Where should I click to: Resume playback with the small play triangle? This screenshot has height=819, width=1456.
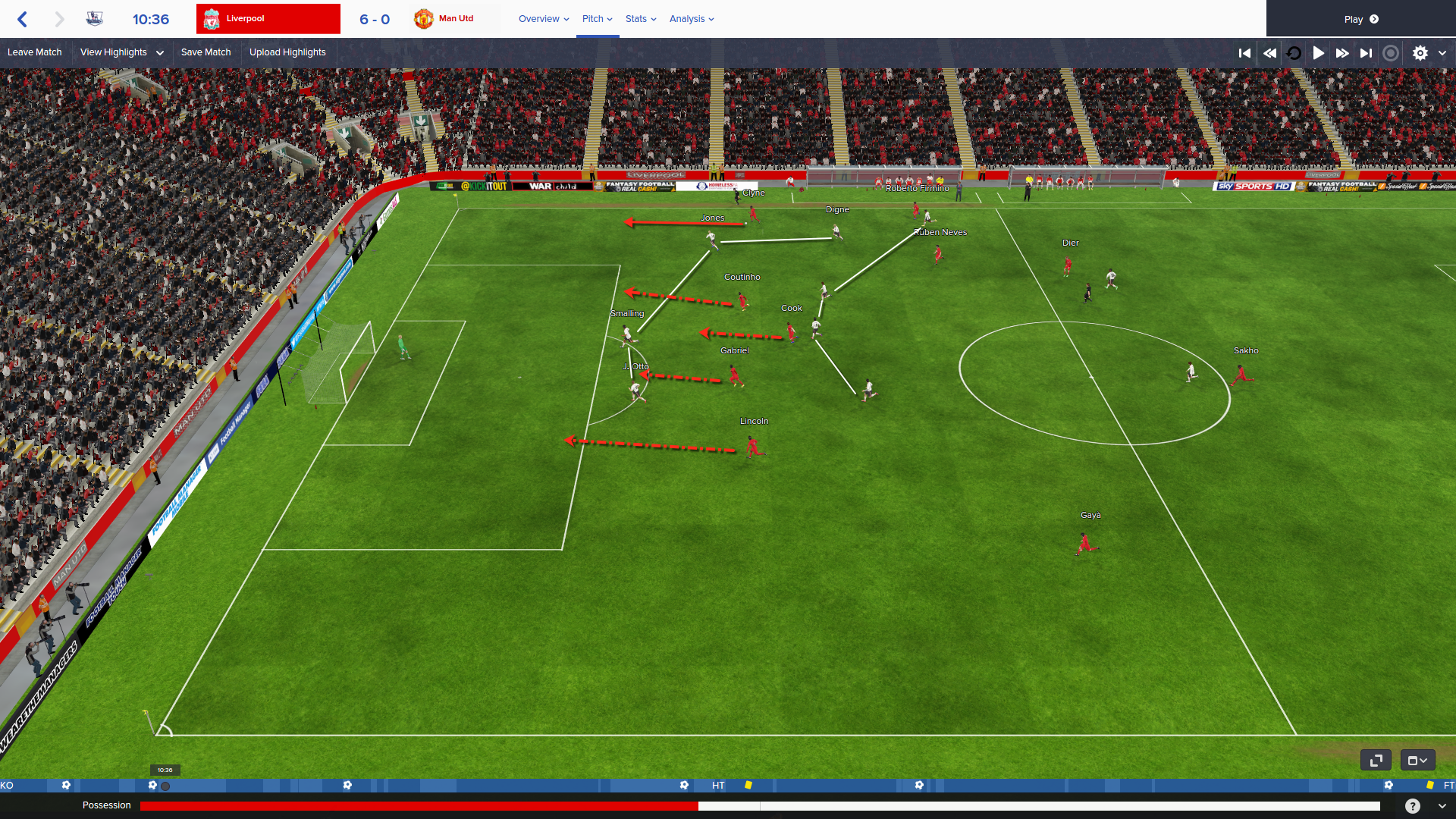[1319, 53]
